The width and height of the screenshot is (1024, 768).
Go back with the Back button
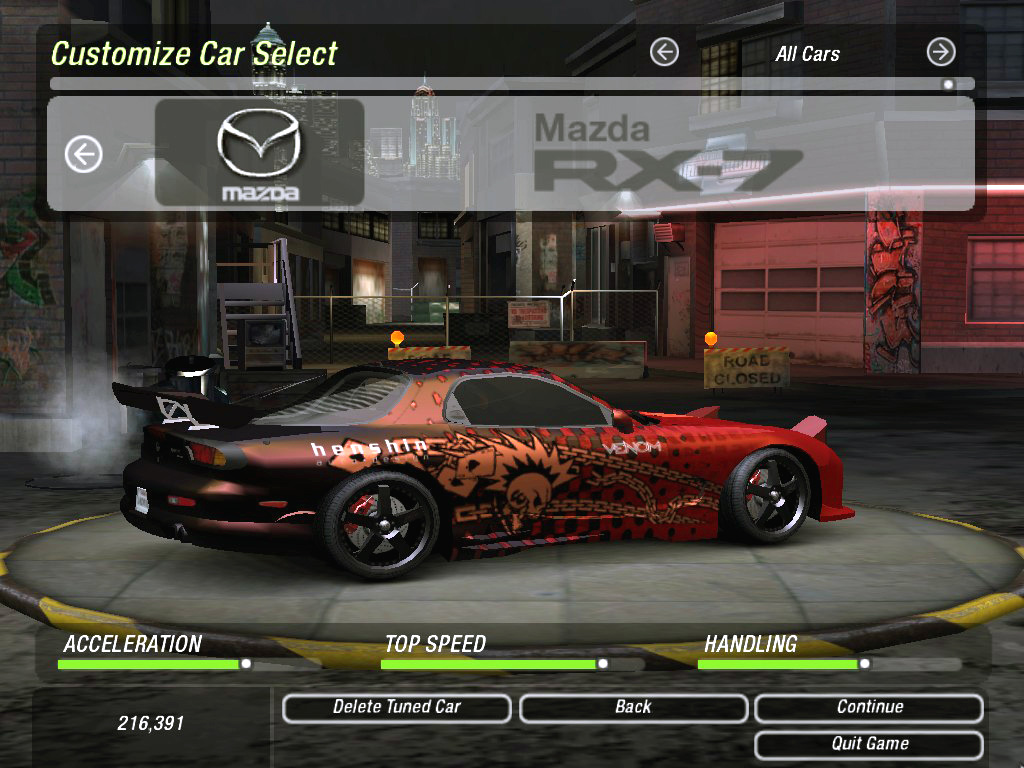pyautogui.click(x=633, y=708)
